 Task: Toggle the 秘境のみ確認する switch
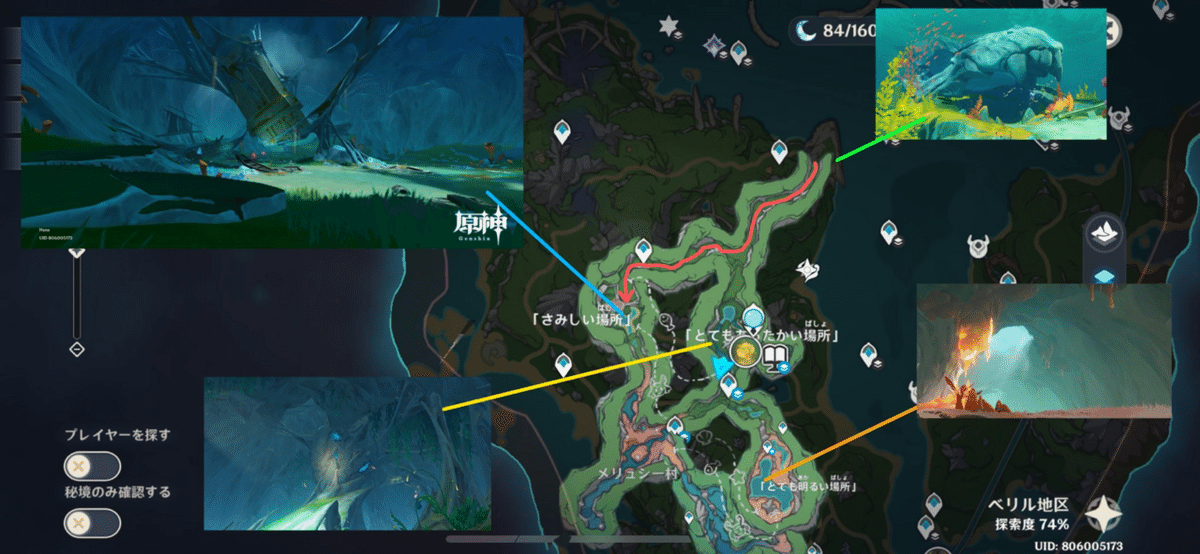[92, 523]
